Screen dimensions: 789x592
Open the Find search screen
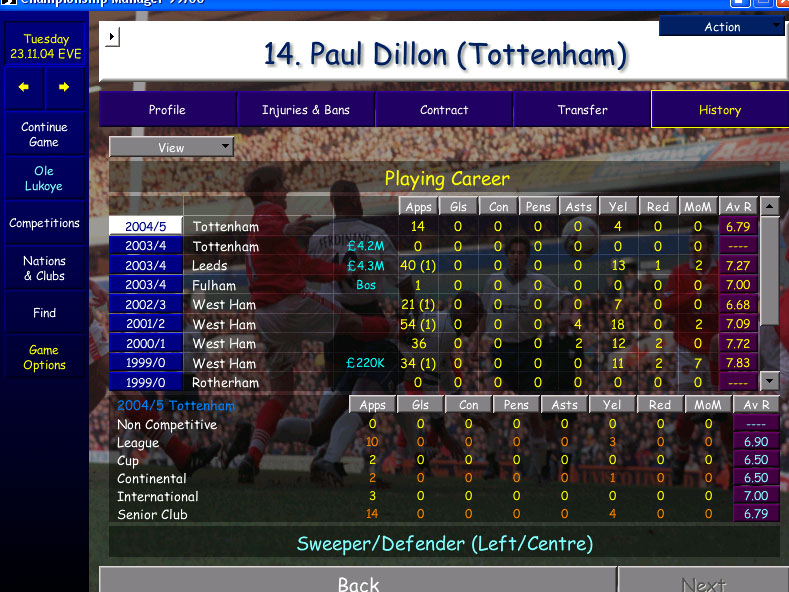tap(44, 313)
